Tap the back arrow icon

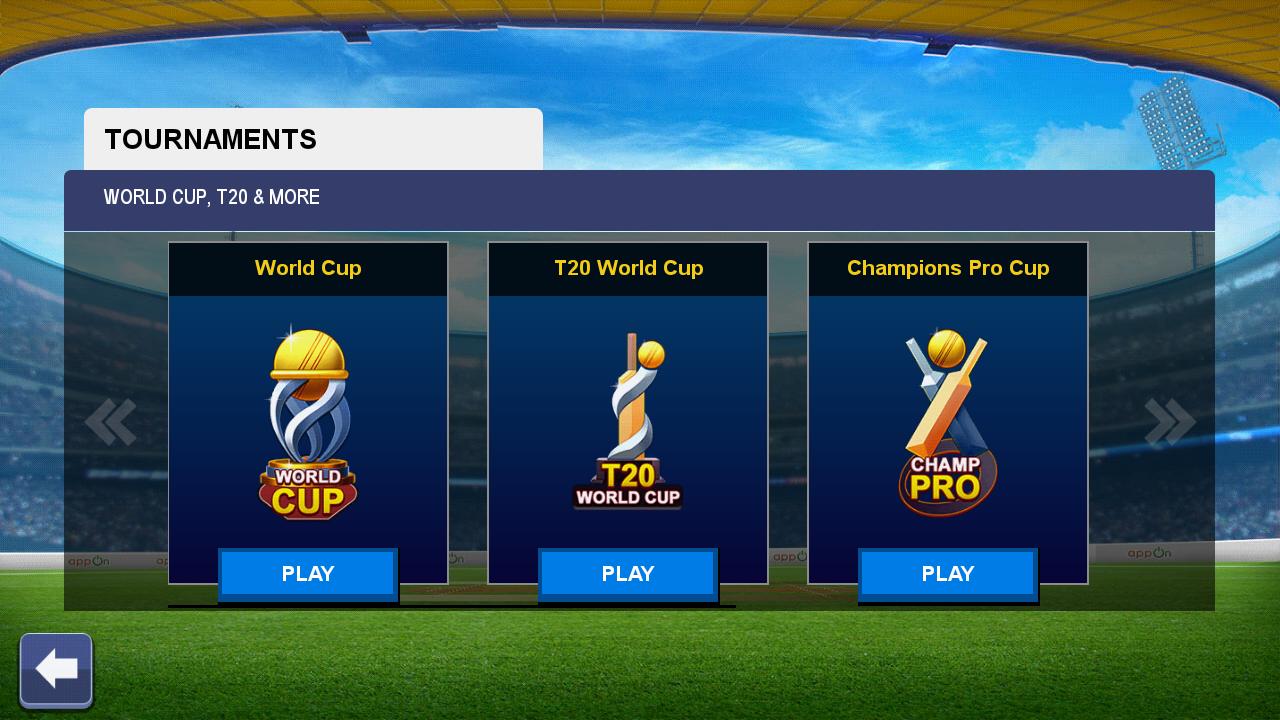coord(56,668)
